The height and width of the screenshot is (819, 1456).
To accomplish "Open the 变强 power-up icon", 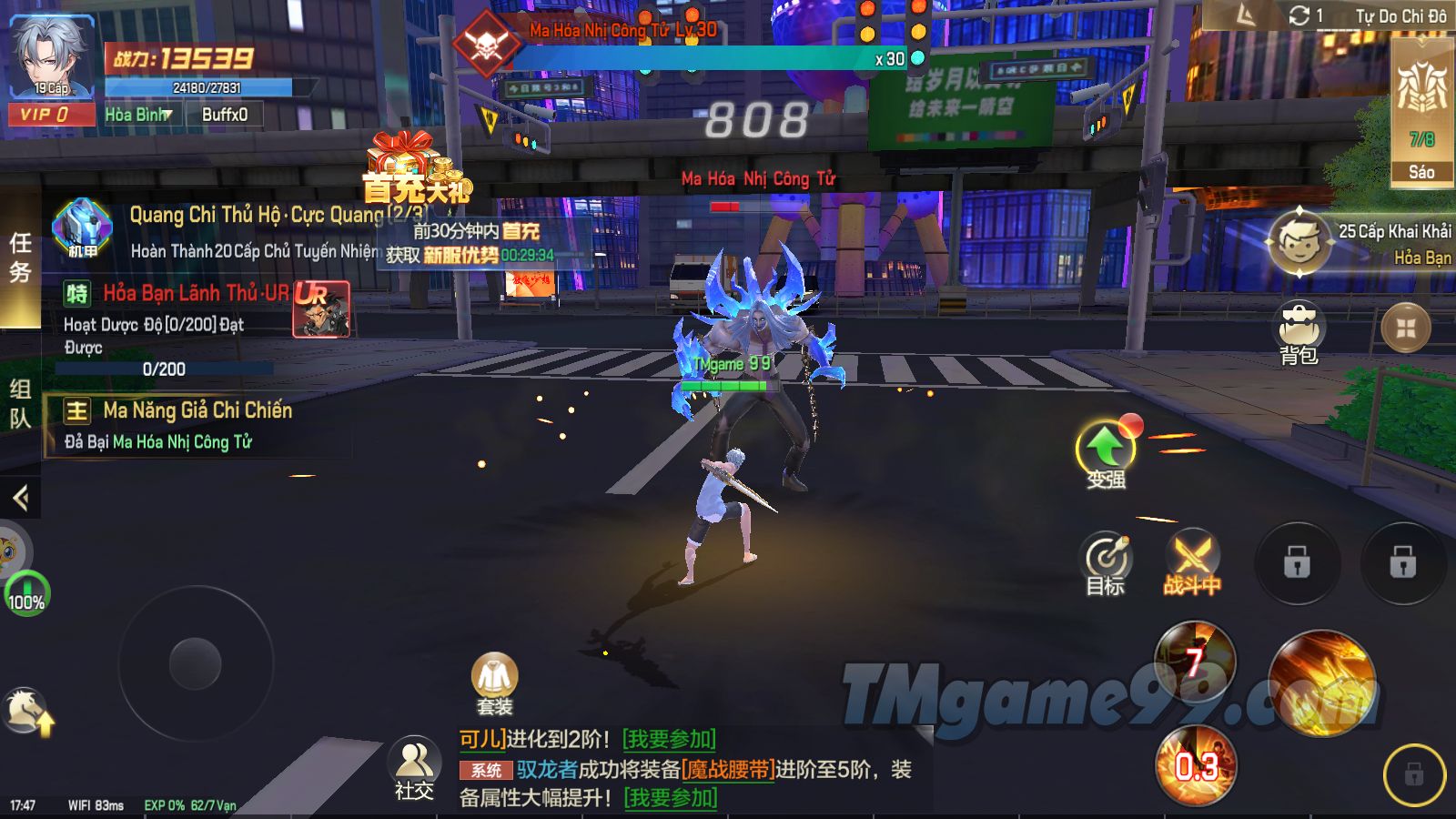I will point(1106,452).
